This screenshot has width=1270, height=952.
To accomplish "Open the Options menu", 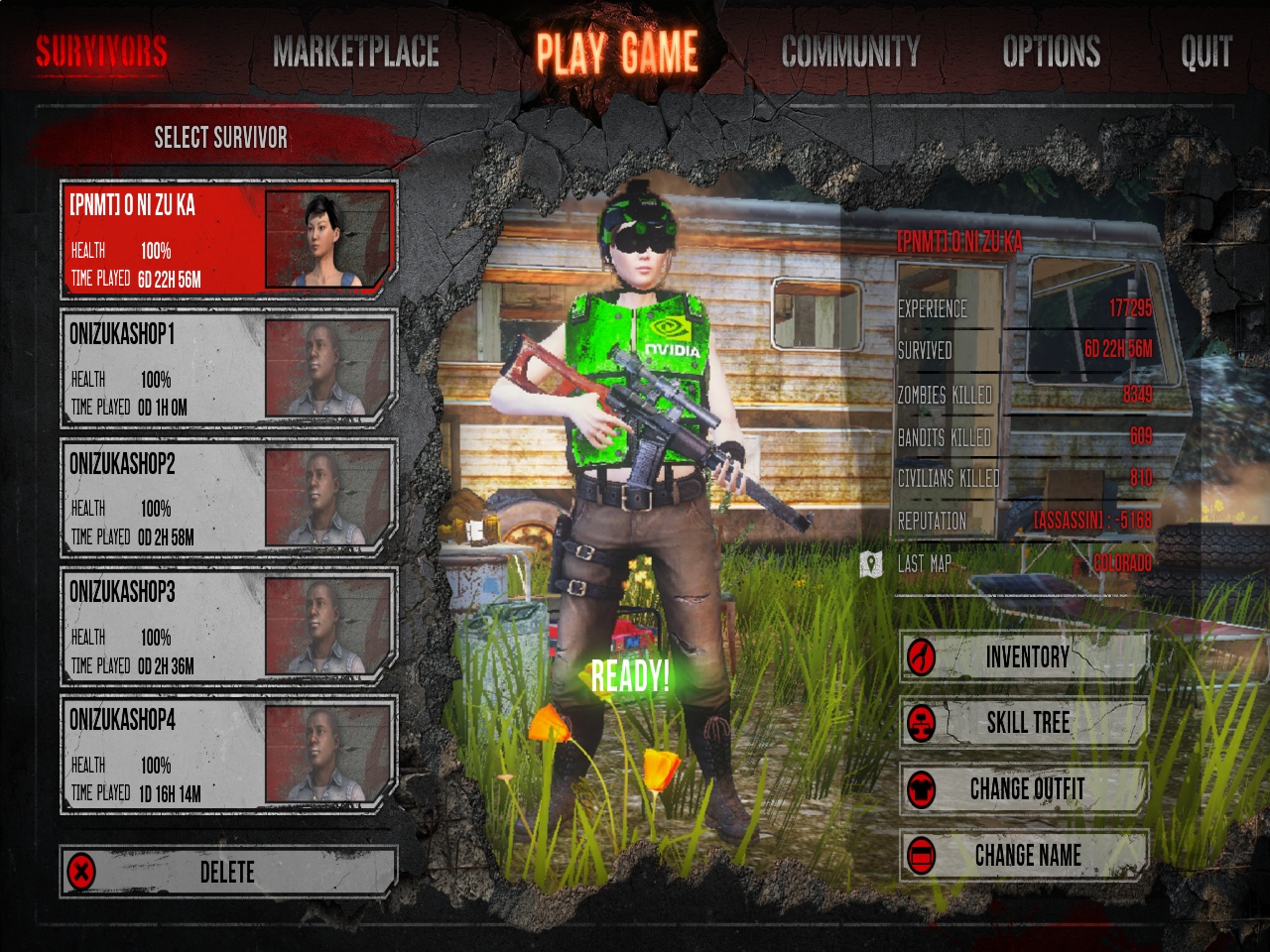I will tap(1051, 52).
